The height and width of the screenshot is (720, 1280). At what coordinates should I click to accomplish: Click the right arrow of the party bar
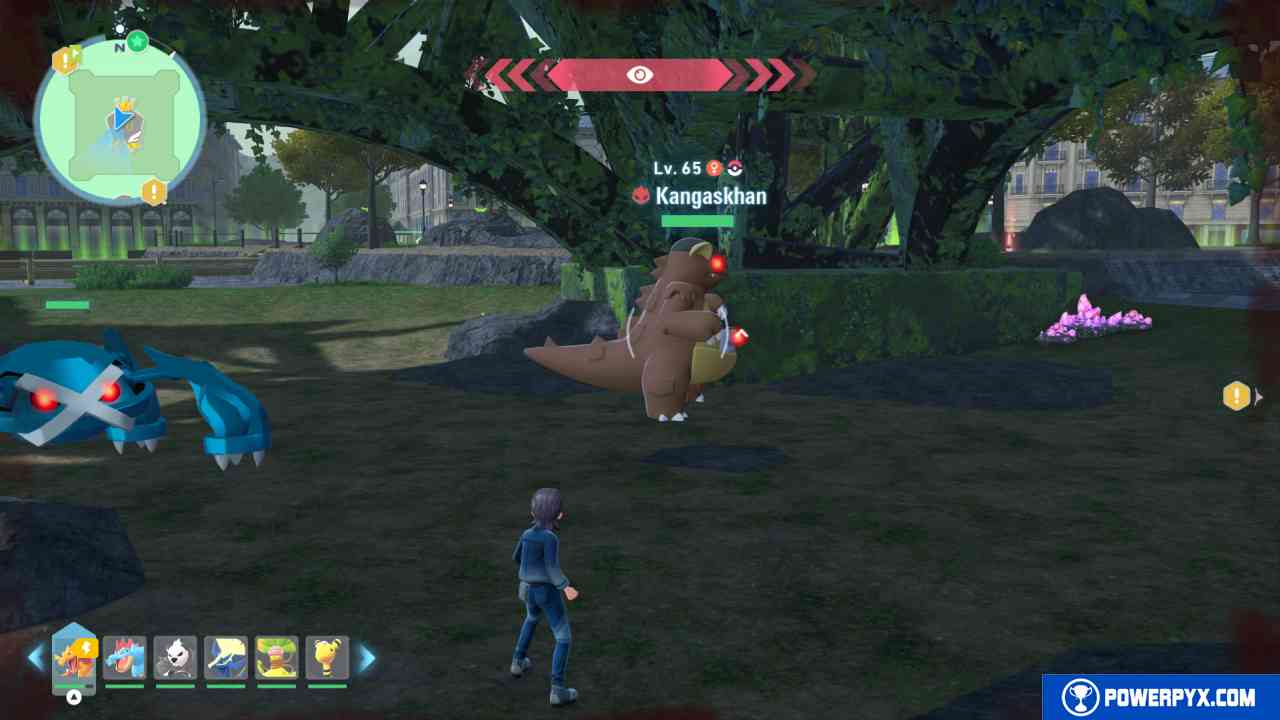click(367, 657)
